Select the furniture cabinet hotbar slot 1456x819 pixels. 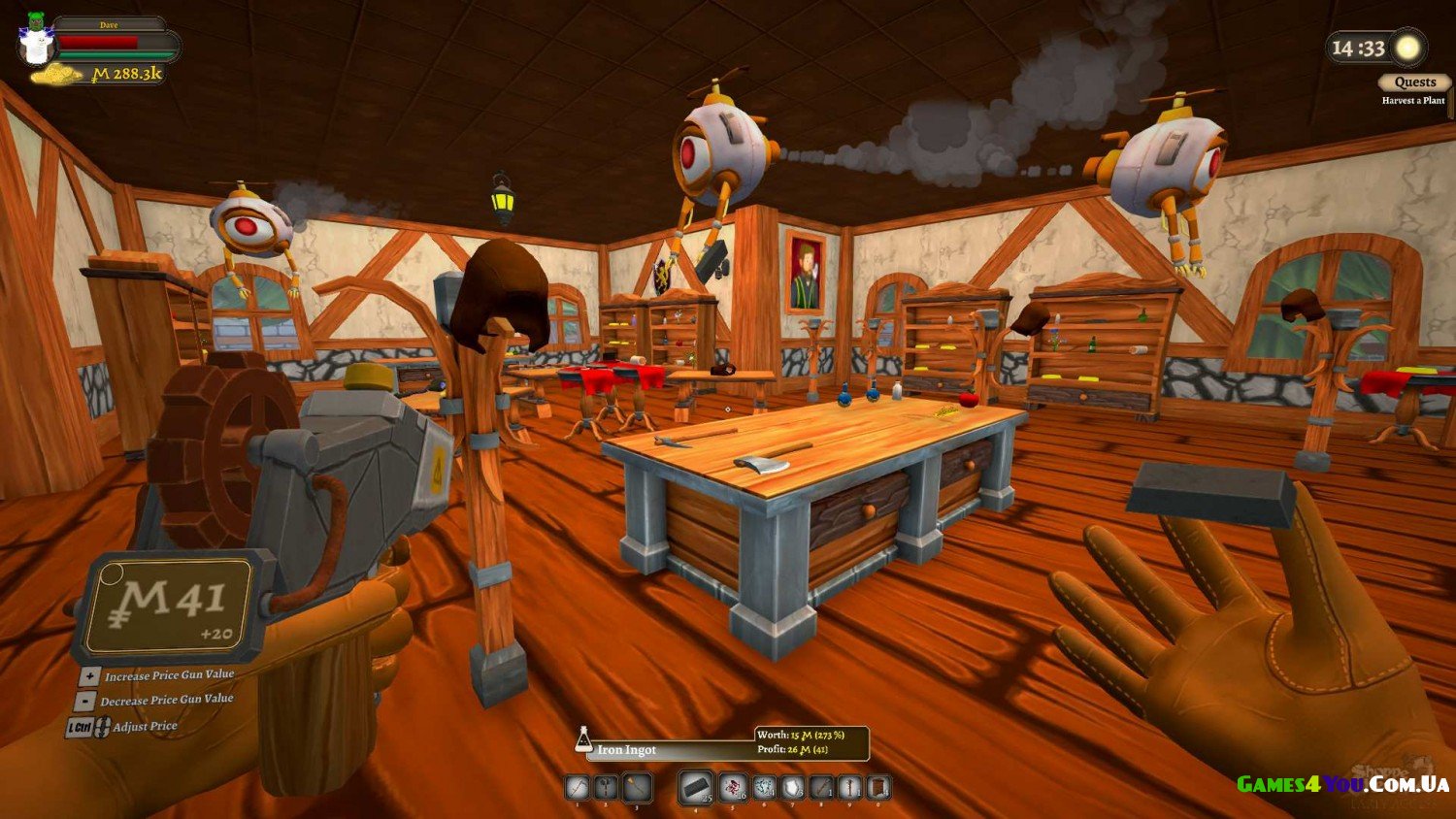[x=878, y=787]
